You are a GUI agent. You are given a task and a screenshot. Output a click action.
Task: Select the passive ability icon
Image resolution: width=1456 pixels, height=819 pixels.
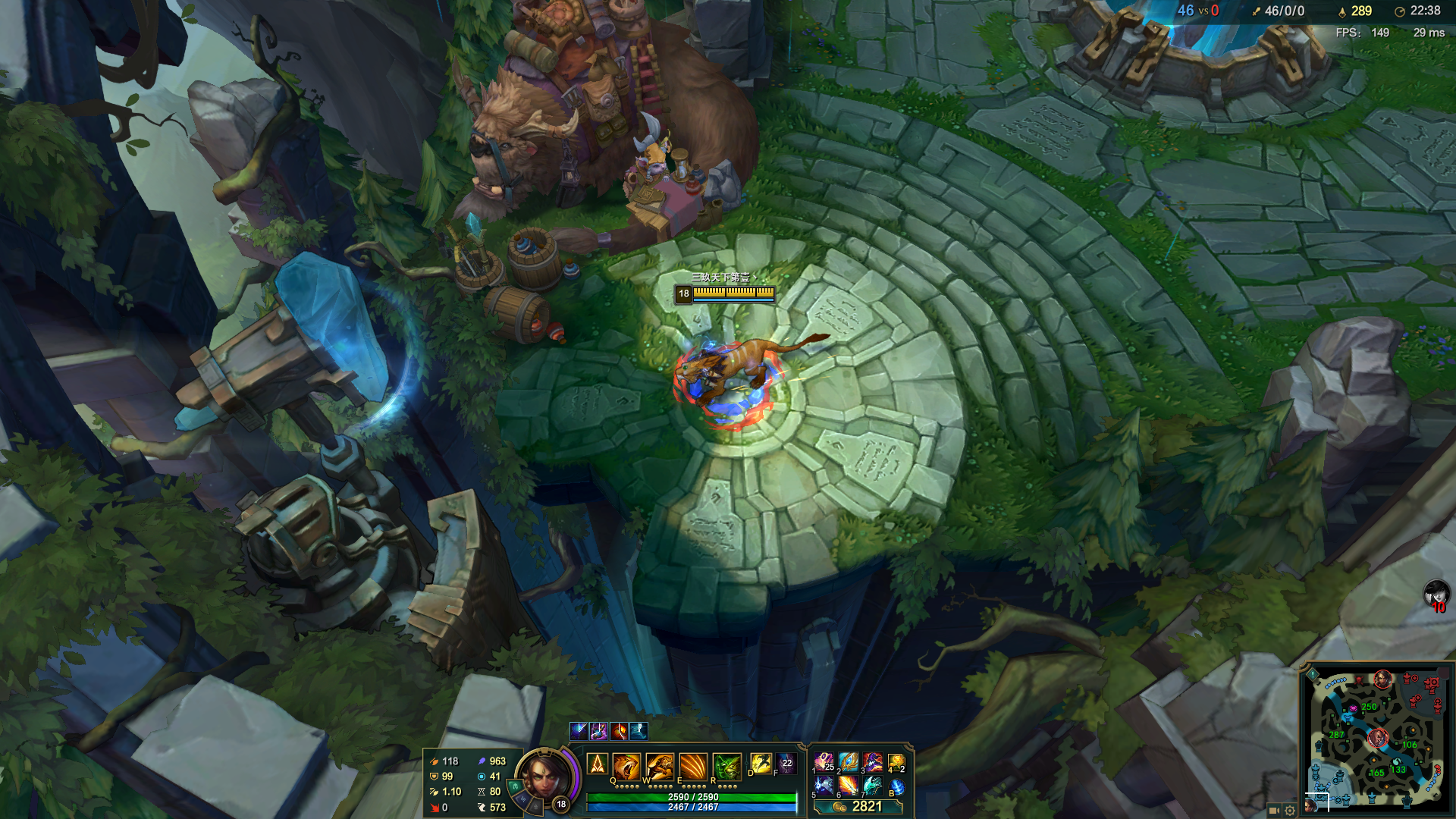click(x=597, y=764)
